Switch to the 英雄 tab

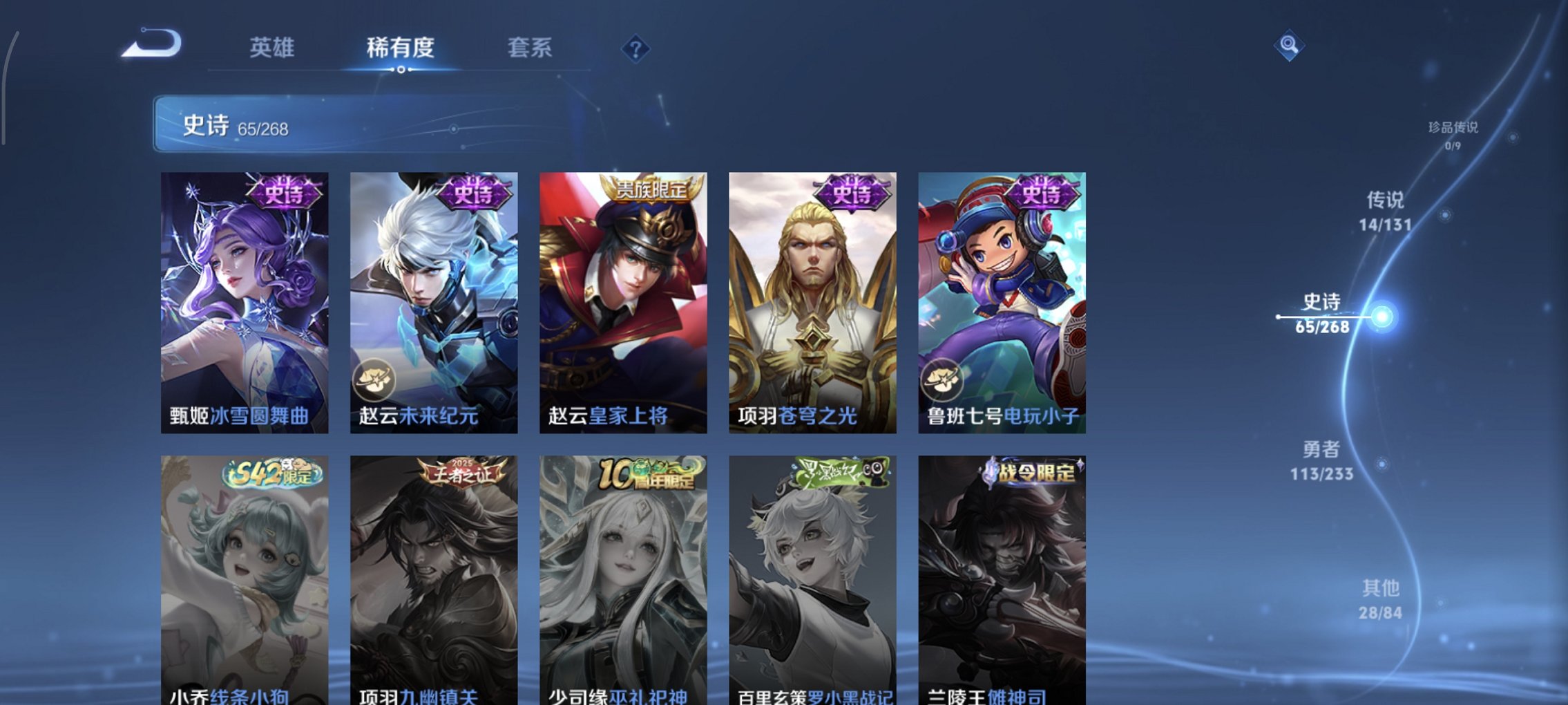(x=274, y=48)
